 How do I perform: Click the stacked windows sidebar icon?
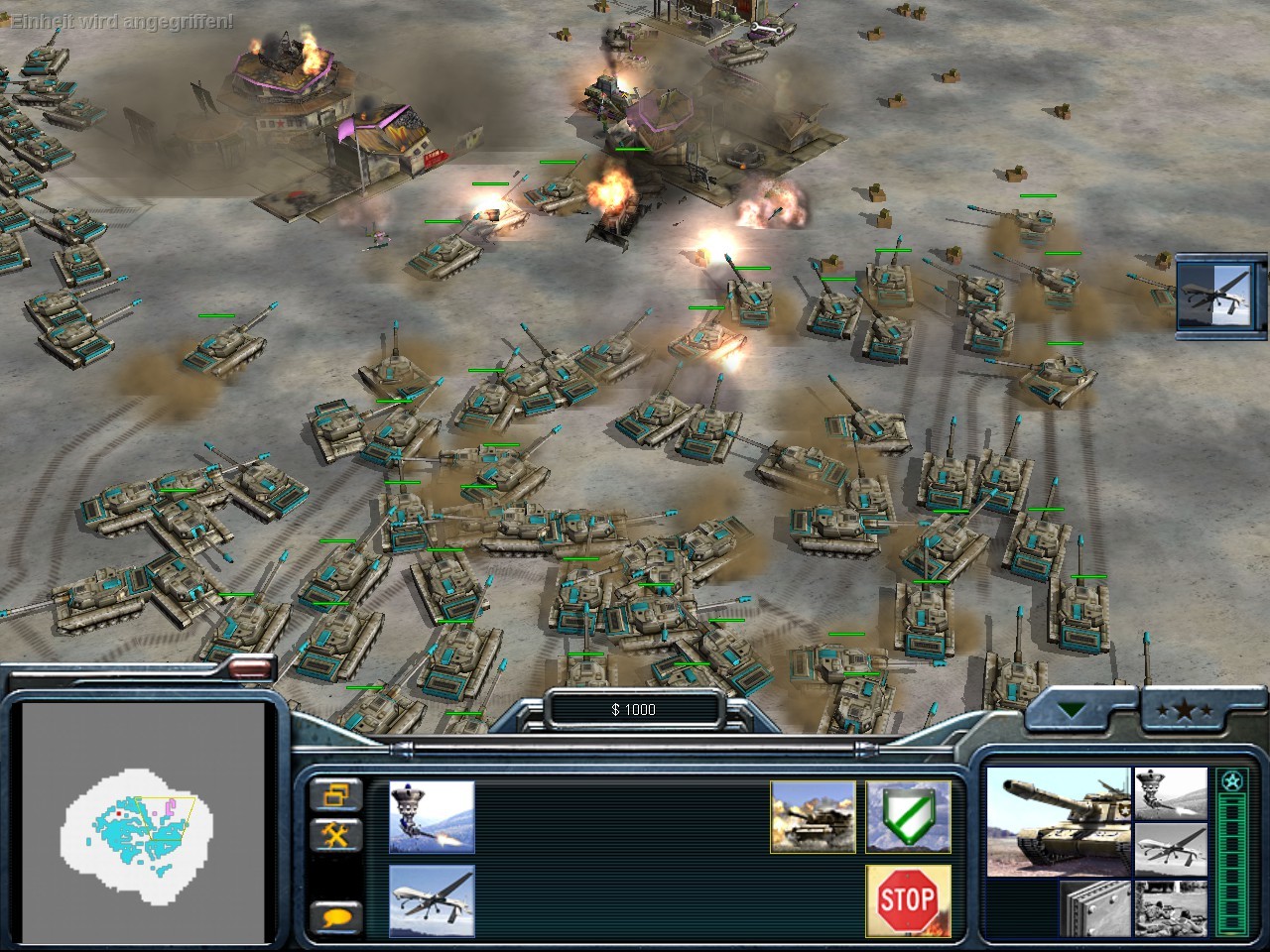coord(336,795)
